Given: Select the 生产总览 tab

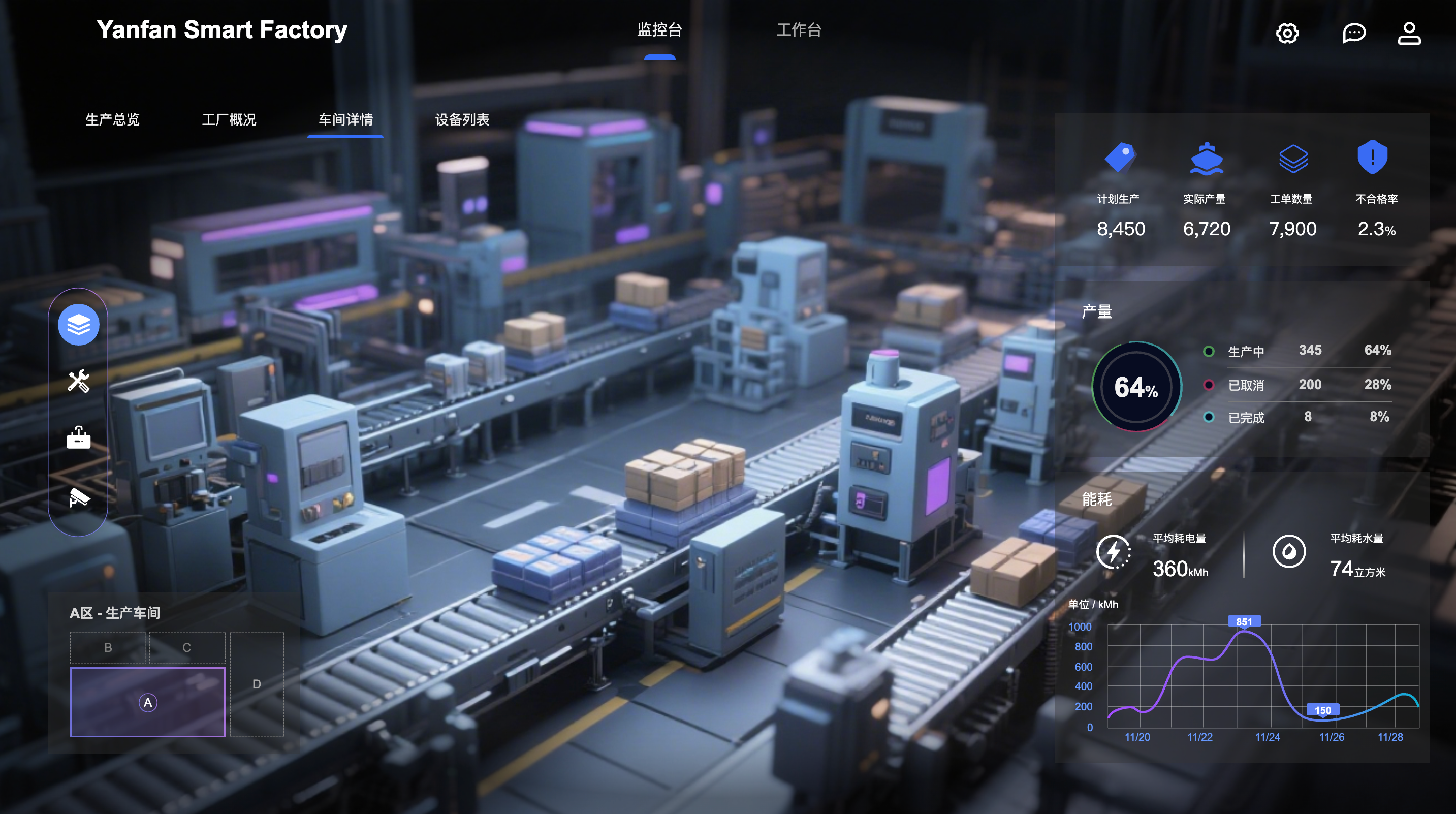Looking at the screenshot, I should point(112,120).
